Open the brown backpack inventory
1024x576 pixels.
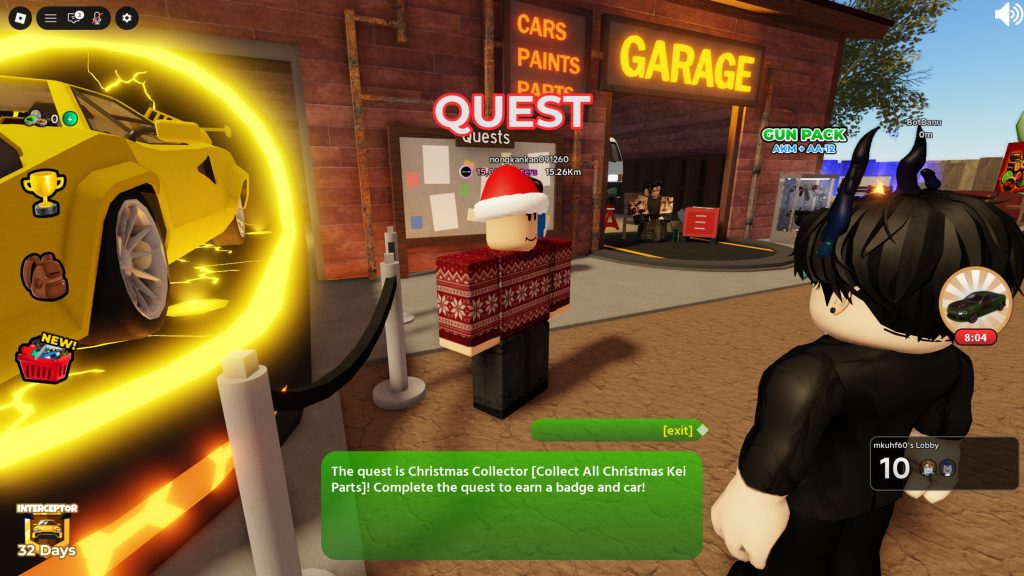[44, 275]
